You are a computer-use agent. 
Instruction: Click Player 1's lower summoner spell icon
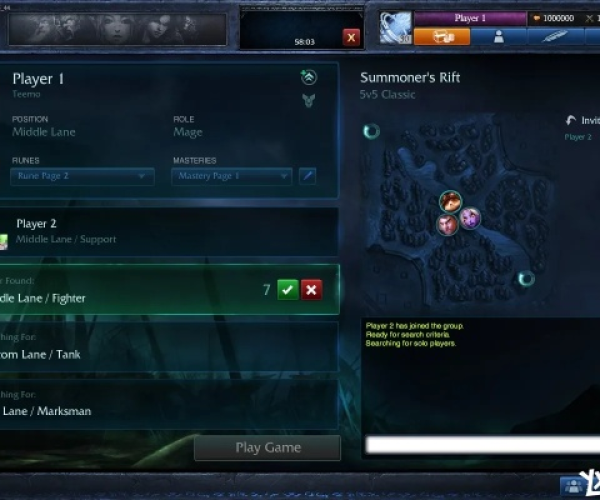tap(308, 100)
